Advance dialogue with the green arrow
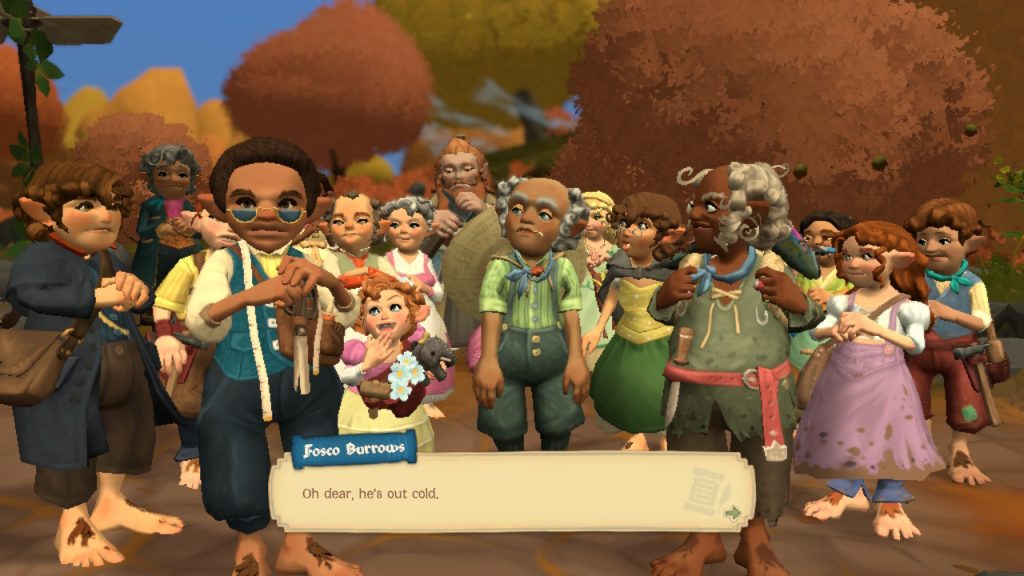Image resolution: width=1024 pixels, height=576 pixels. point(733,512)
